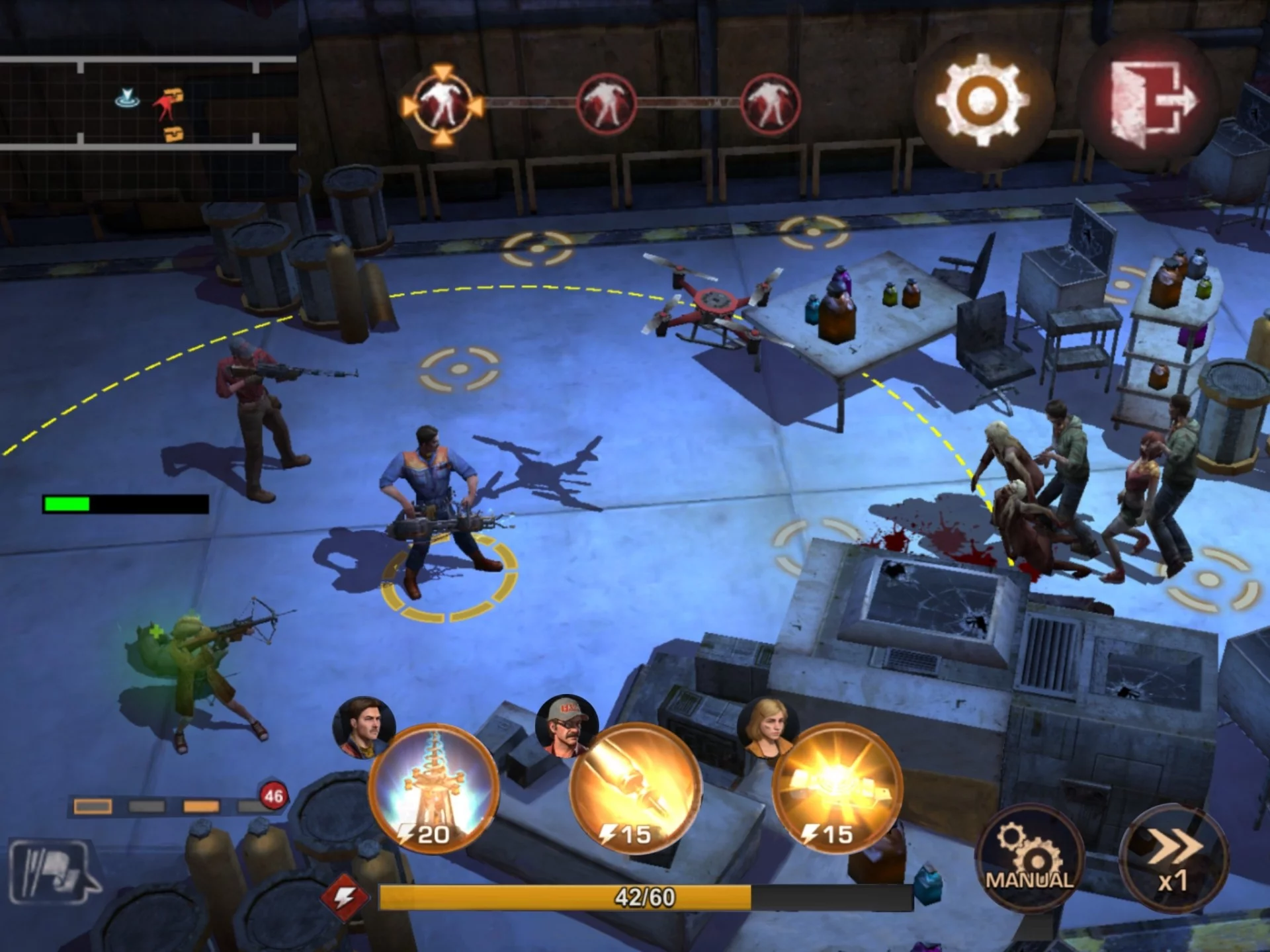Click the minimap in the corner

(x=147, y=103)
